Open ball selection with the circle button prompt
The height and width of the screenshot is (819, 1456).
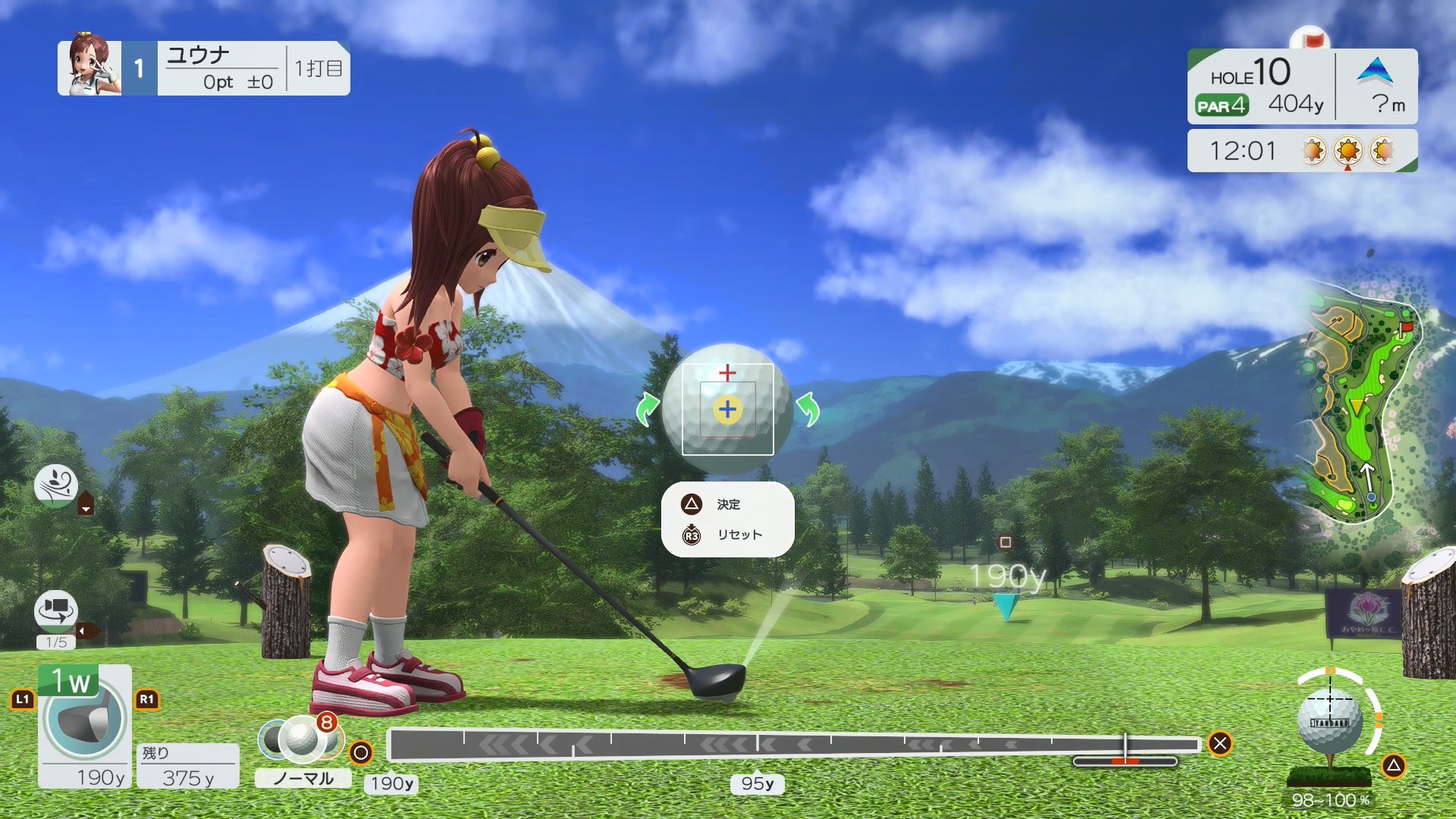coord(362,754)
